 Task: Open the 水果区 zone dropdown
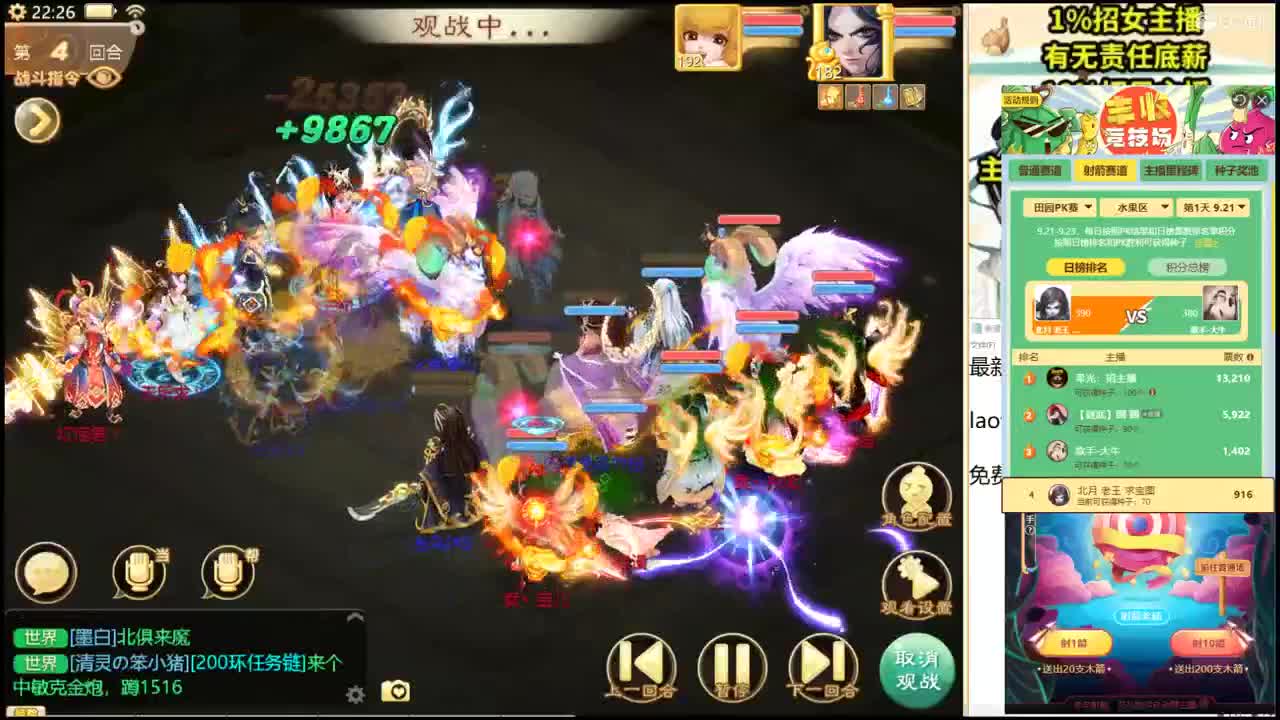click(1139, 207)
